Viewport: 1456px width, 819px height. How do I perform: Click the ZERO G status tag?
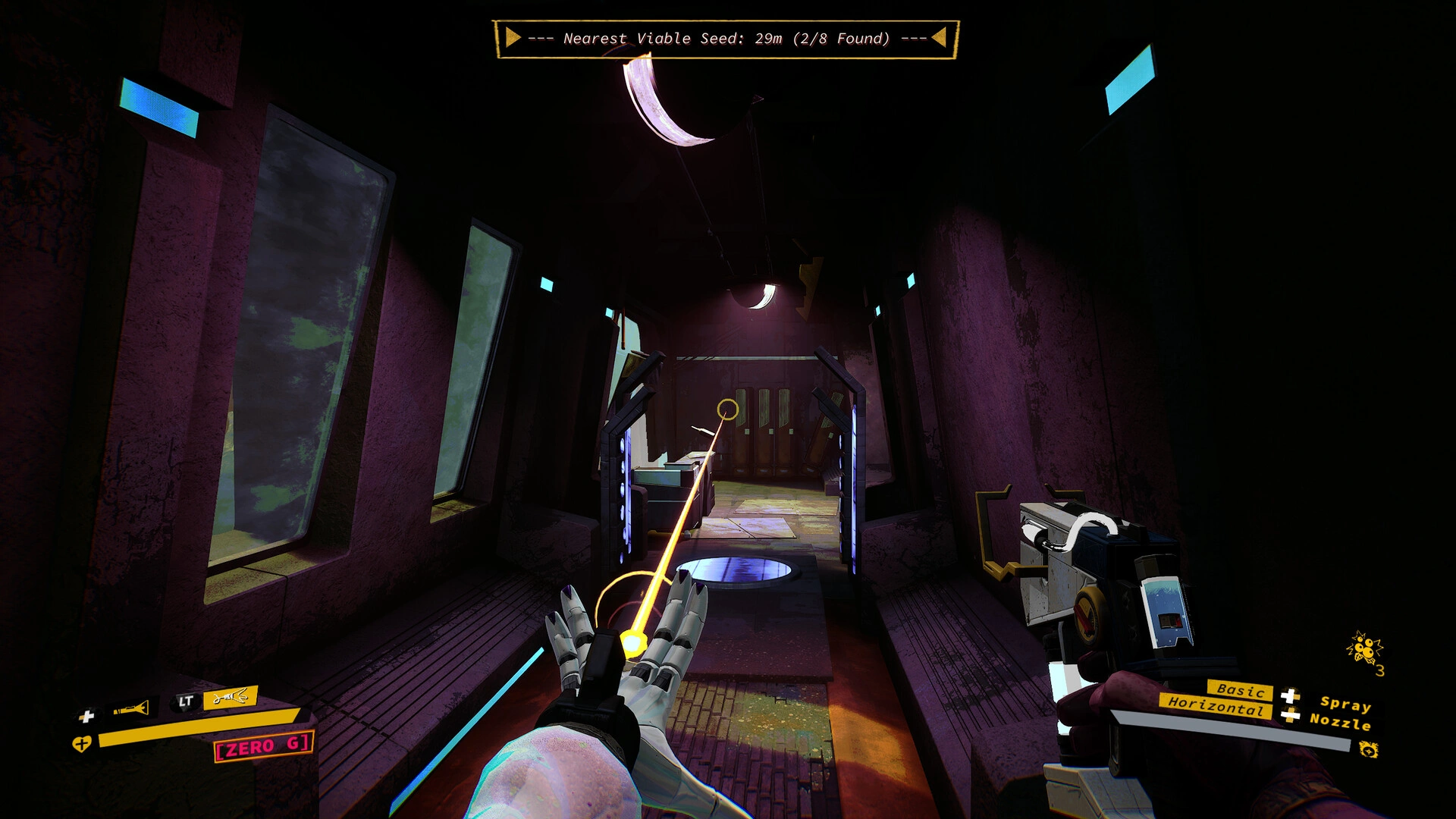click(263, 747)
